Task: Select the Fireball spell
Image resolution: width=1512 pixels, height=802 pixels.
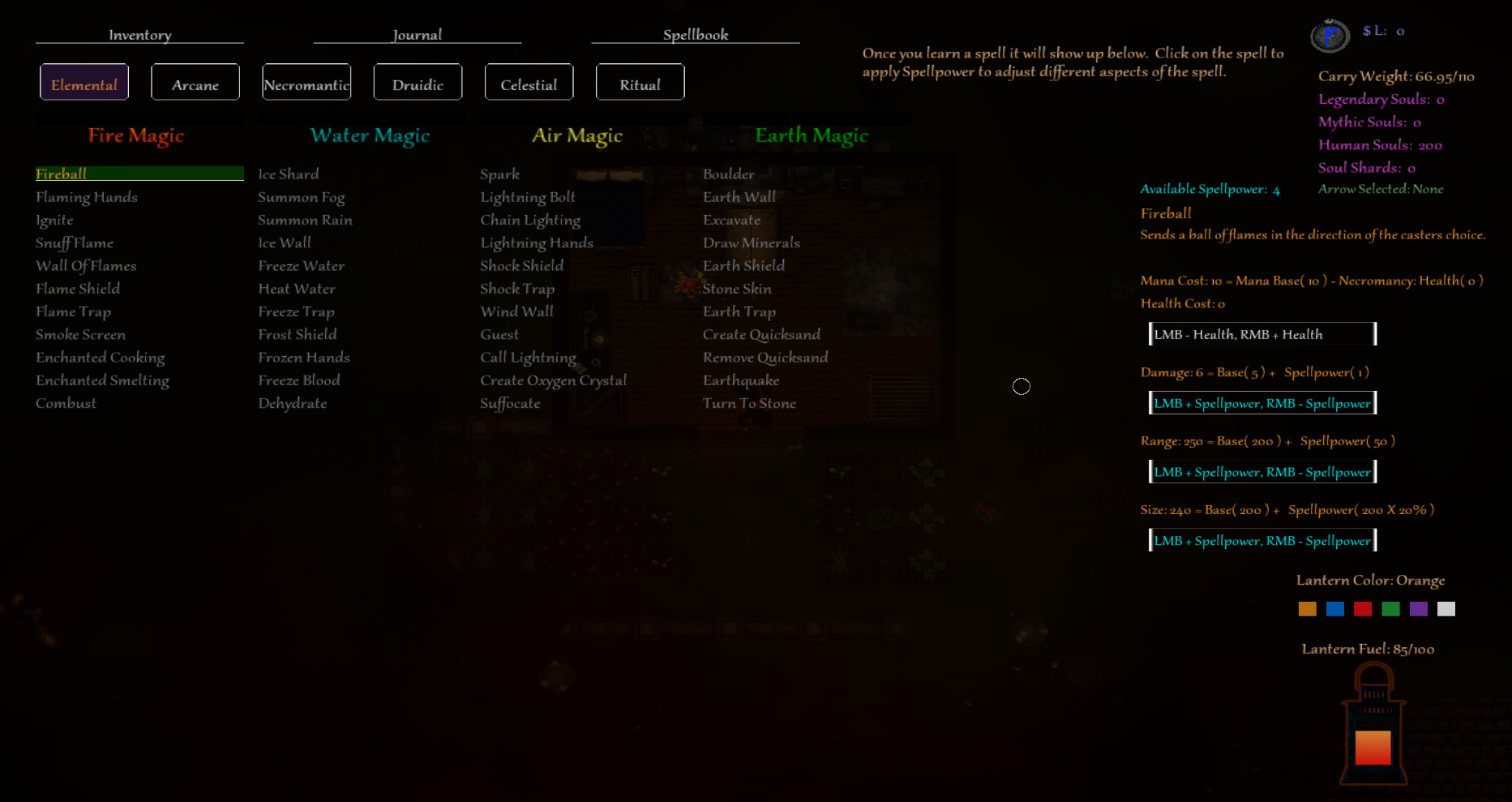Action: pos(61,174)
